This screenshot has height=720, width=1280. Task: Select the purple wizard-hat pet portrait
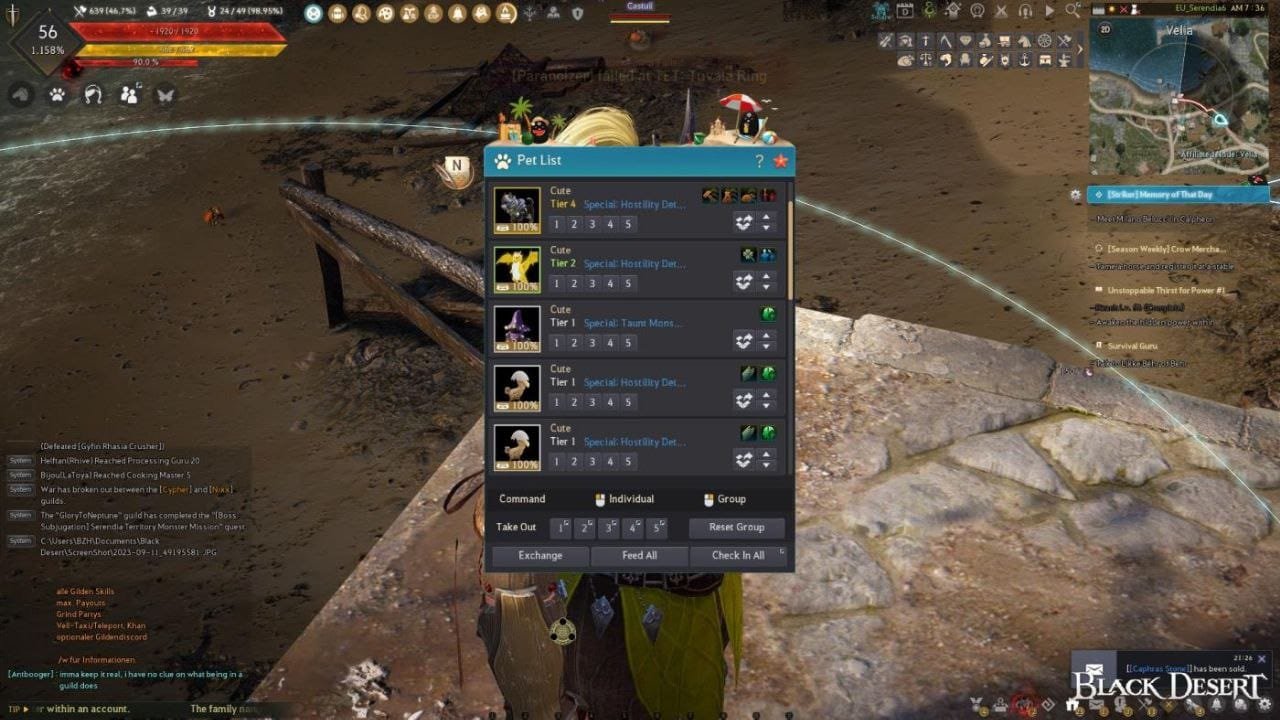(517, 328)
